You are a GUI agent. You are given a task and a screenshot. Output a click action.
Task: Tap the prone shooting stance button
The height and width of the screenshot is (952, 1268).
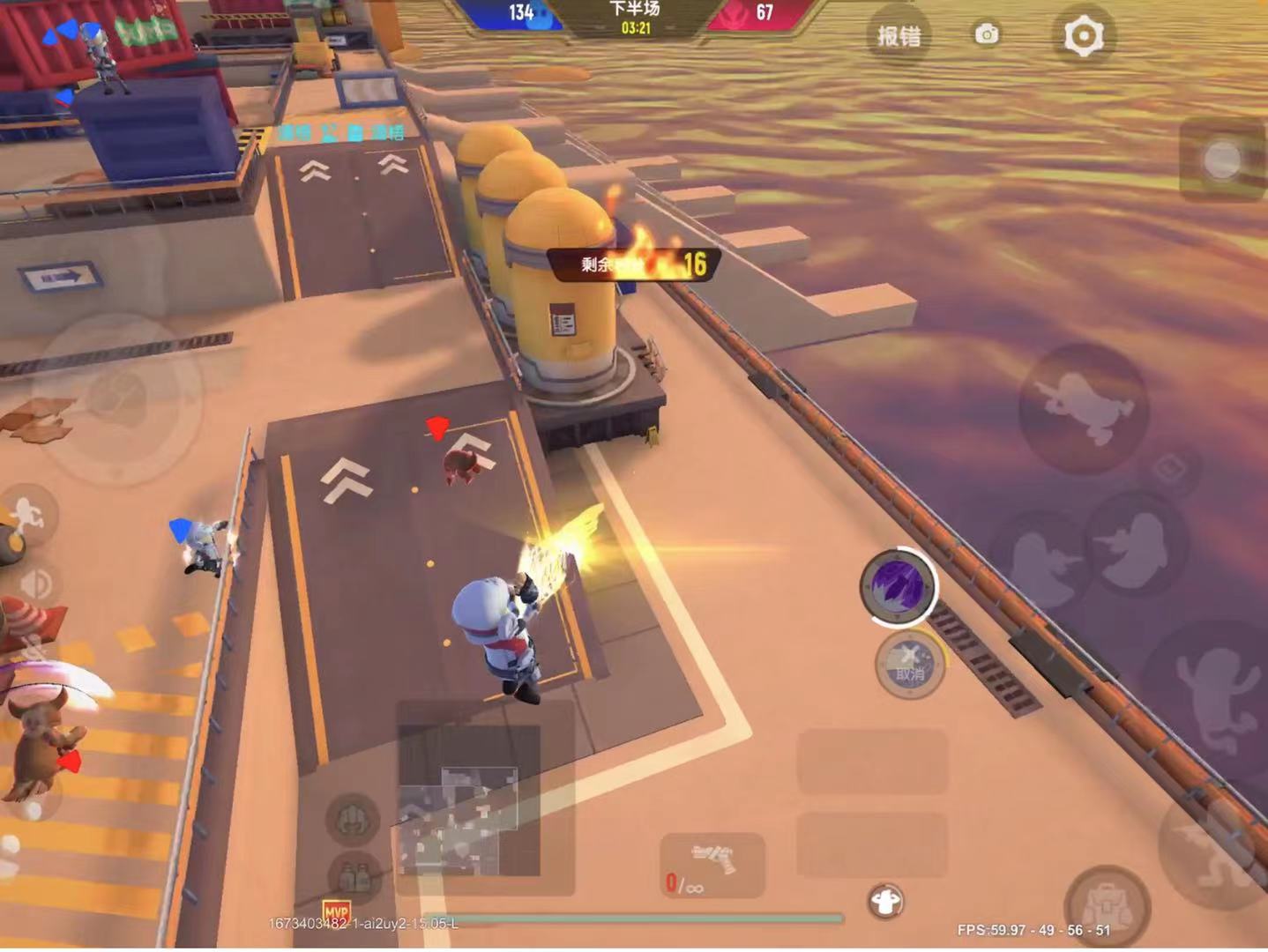(1084, 407)
